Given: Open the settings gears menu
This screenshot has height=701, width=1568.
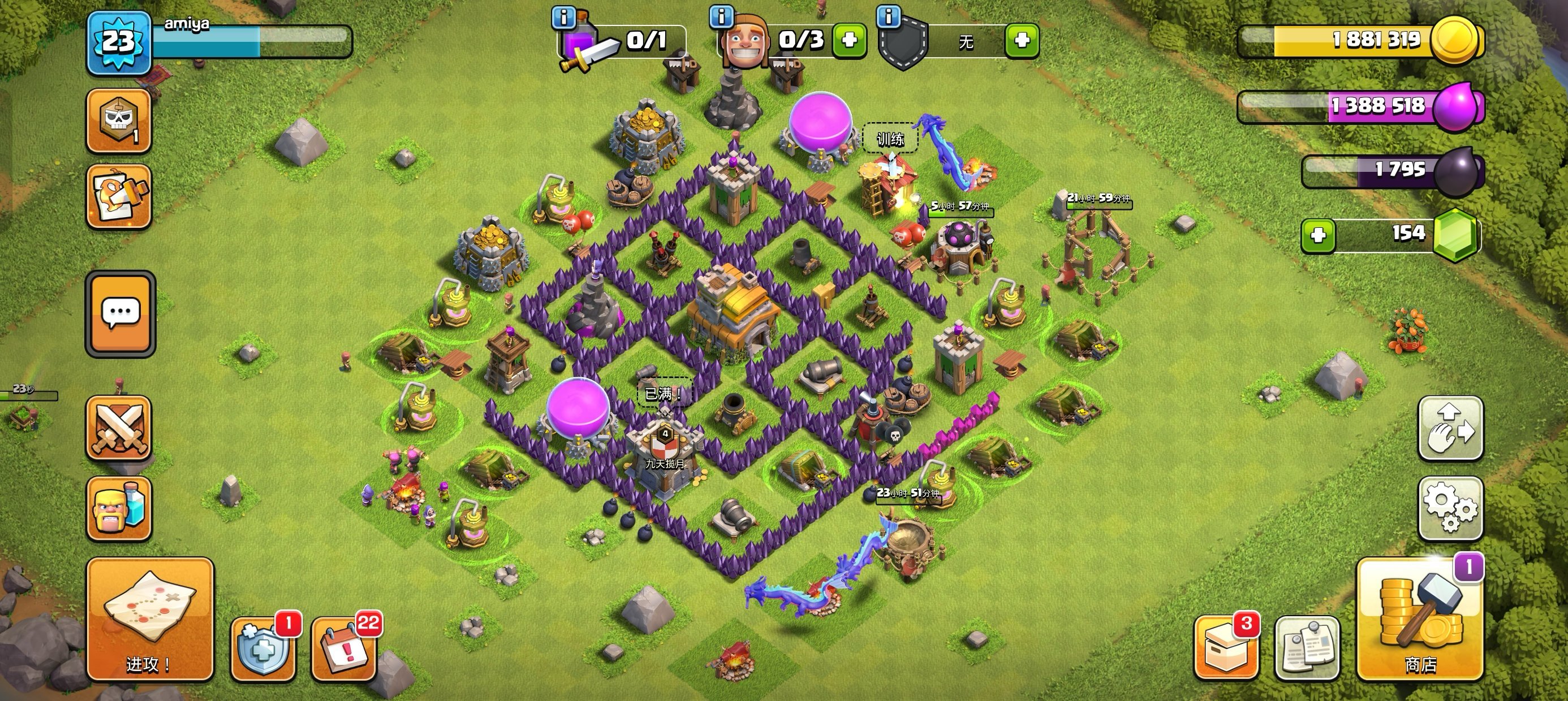Looking at the screenshot, I should pyautogui.click(x=1450, y=508).
